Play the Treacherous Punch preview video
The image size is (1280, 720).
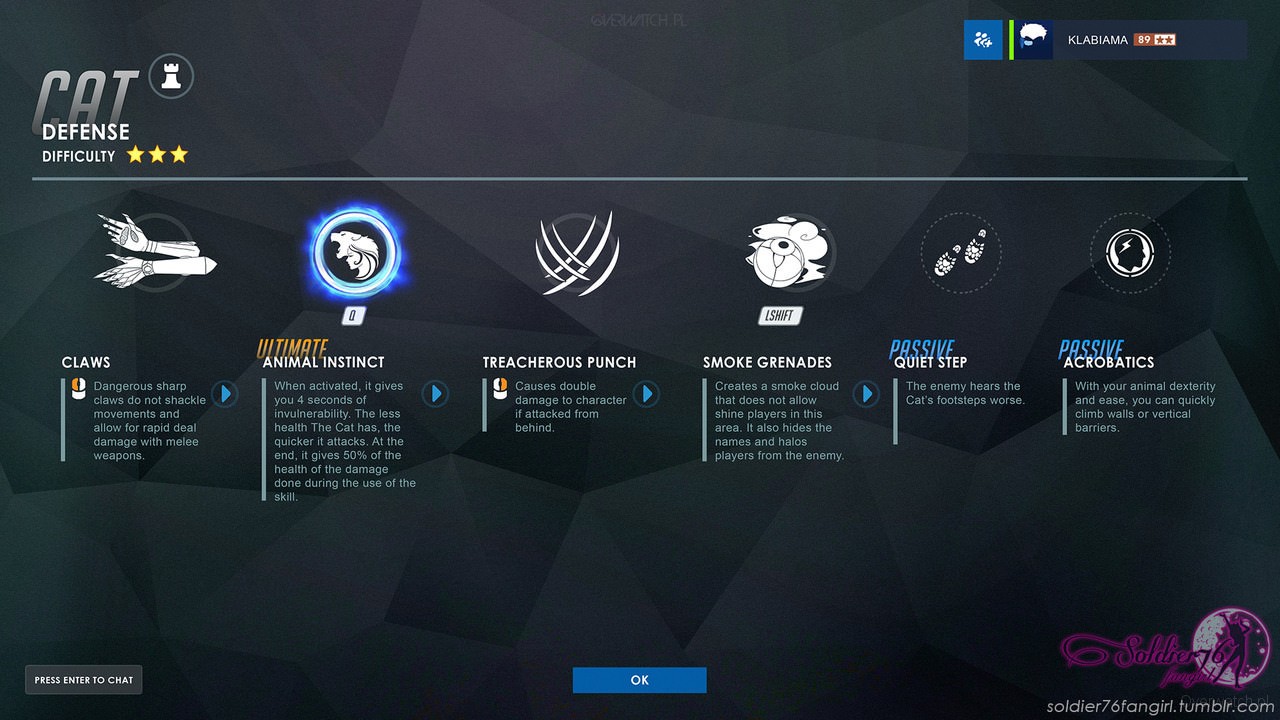tap(647, 394)
